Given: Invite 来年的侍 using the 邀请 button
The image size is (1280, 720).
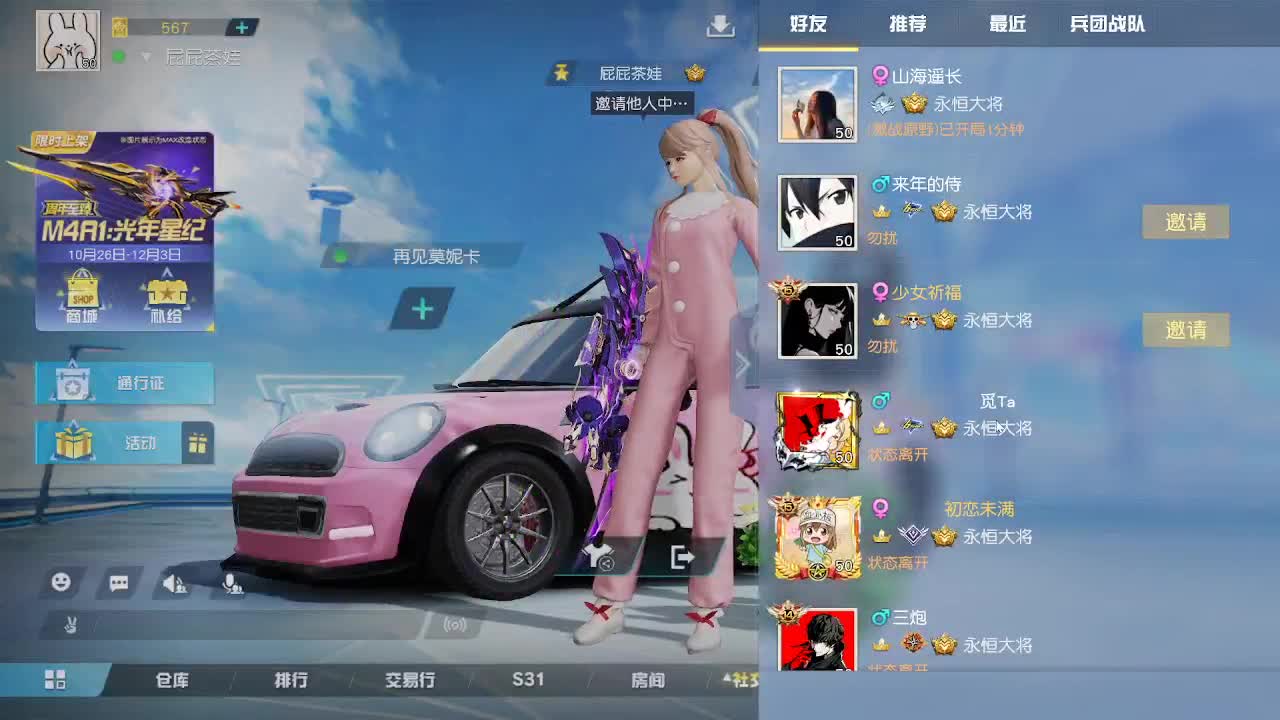Looking at the screenshot, I should [1186, 222].
